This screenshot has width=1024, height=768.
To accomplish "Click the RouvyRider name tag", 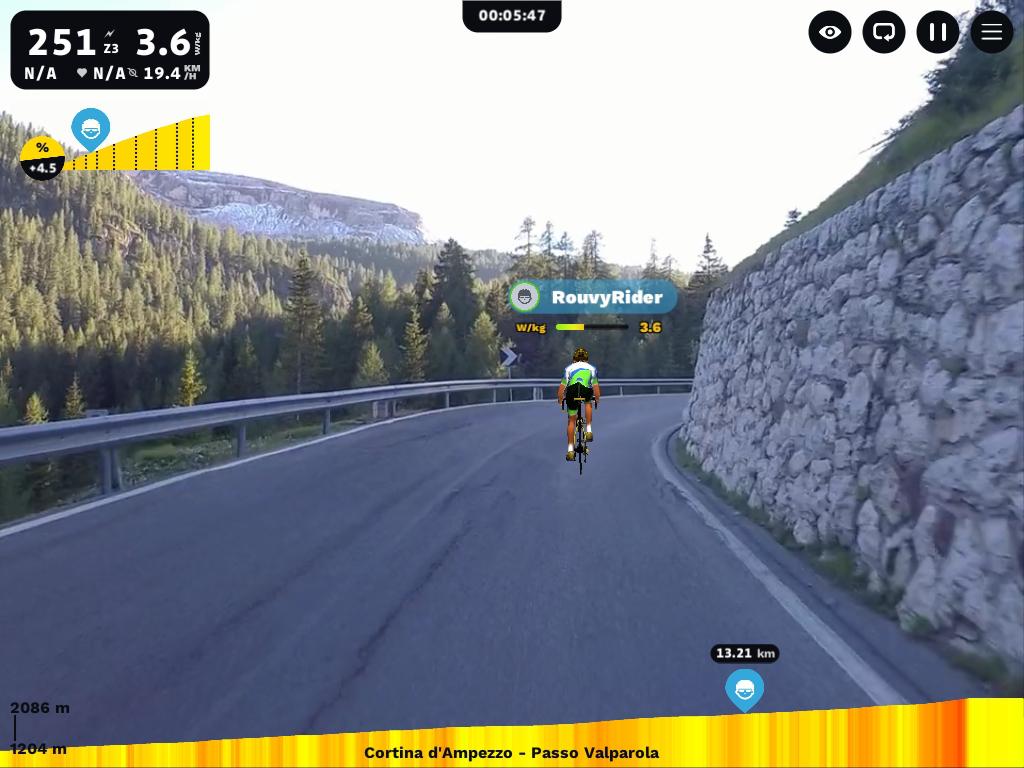I will (x=593, y=297).
